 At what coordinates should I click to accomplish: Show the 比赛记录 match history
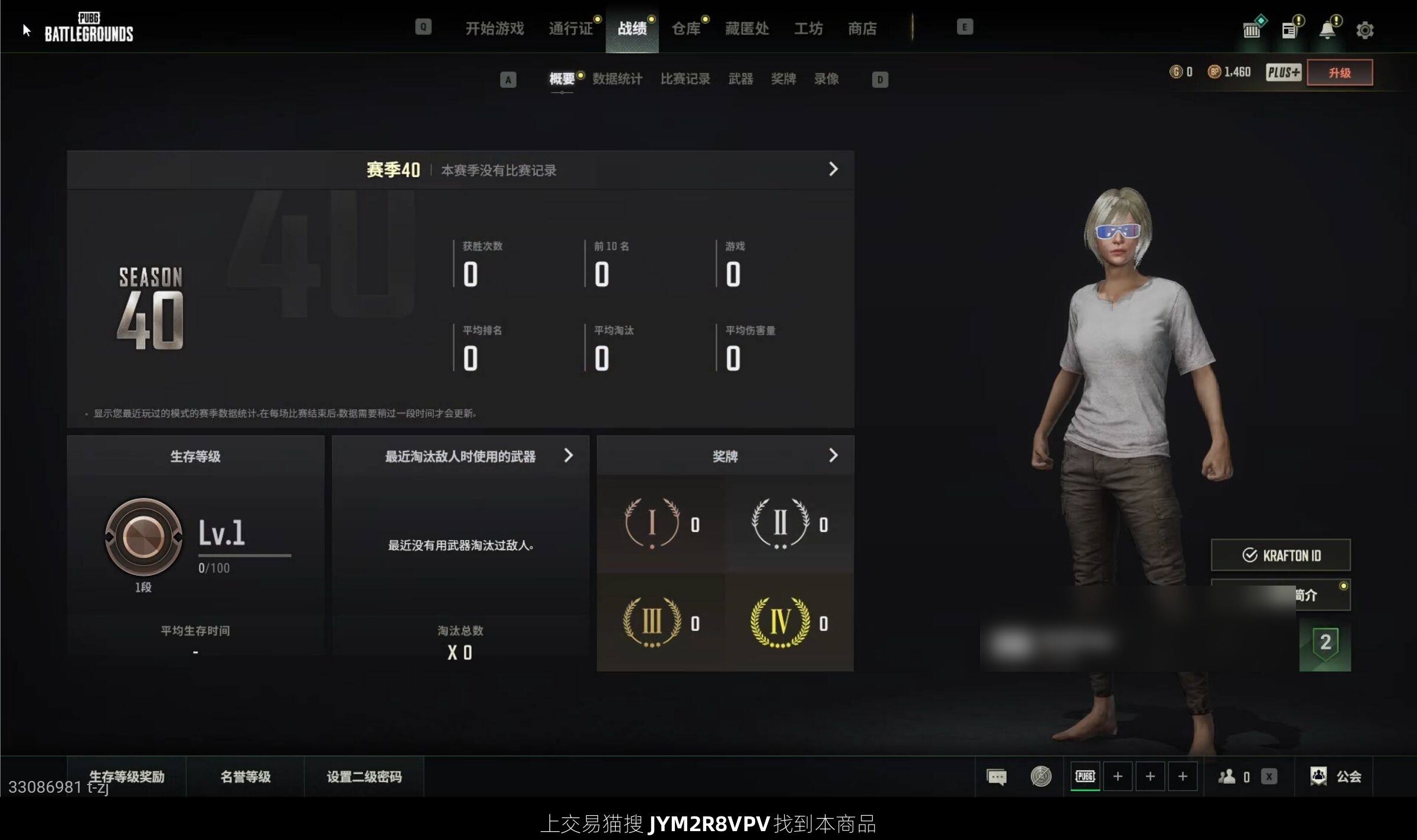(x=685, y=79)
